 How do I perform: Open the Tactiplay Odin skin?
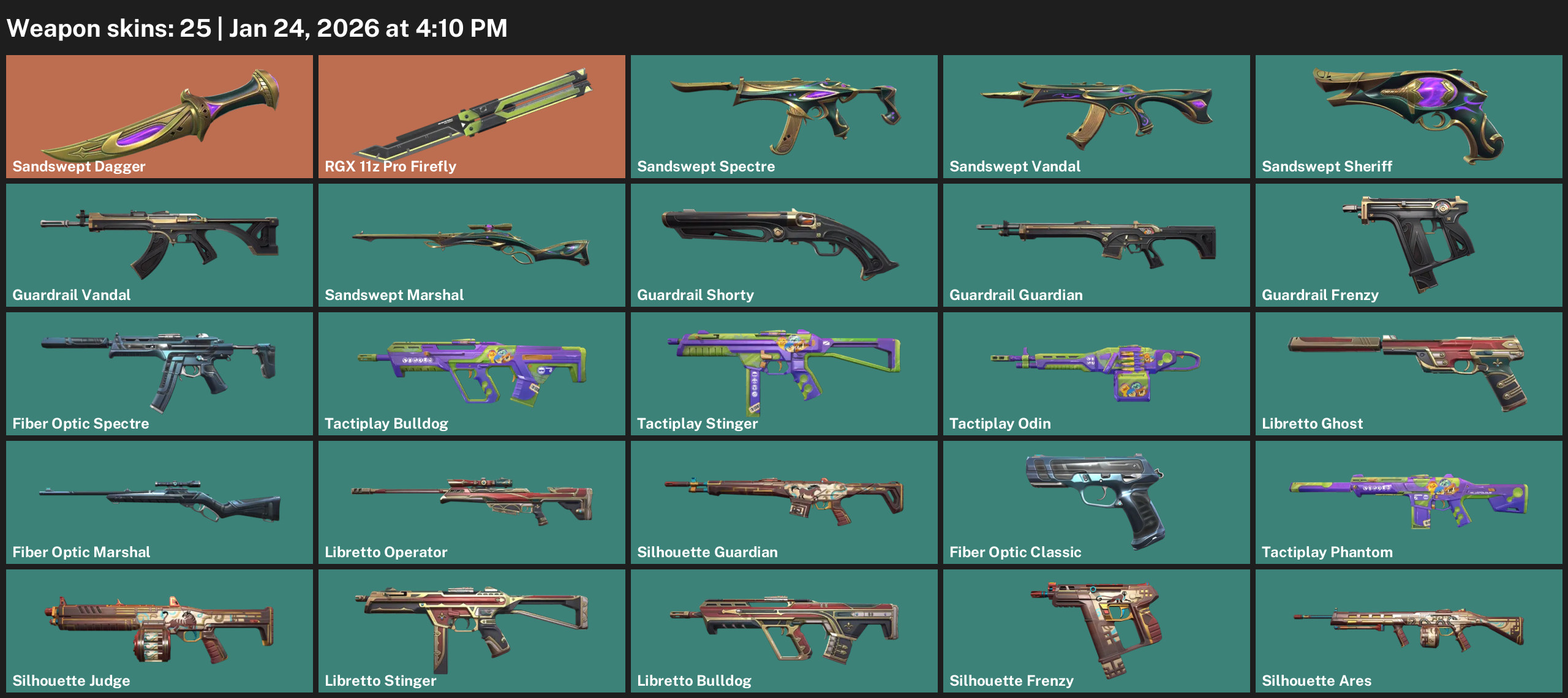(1096, 373)
